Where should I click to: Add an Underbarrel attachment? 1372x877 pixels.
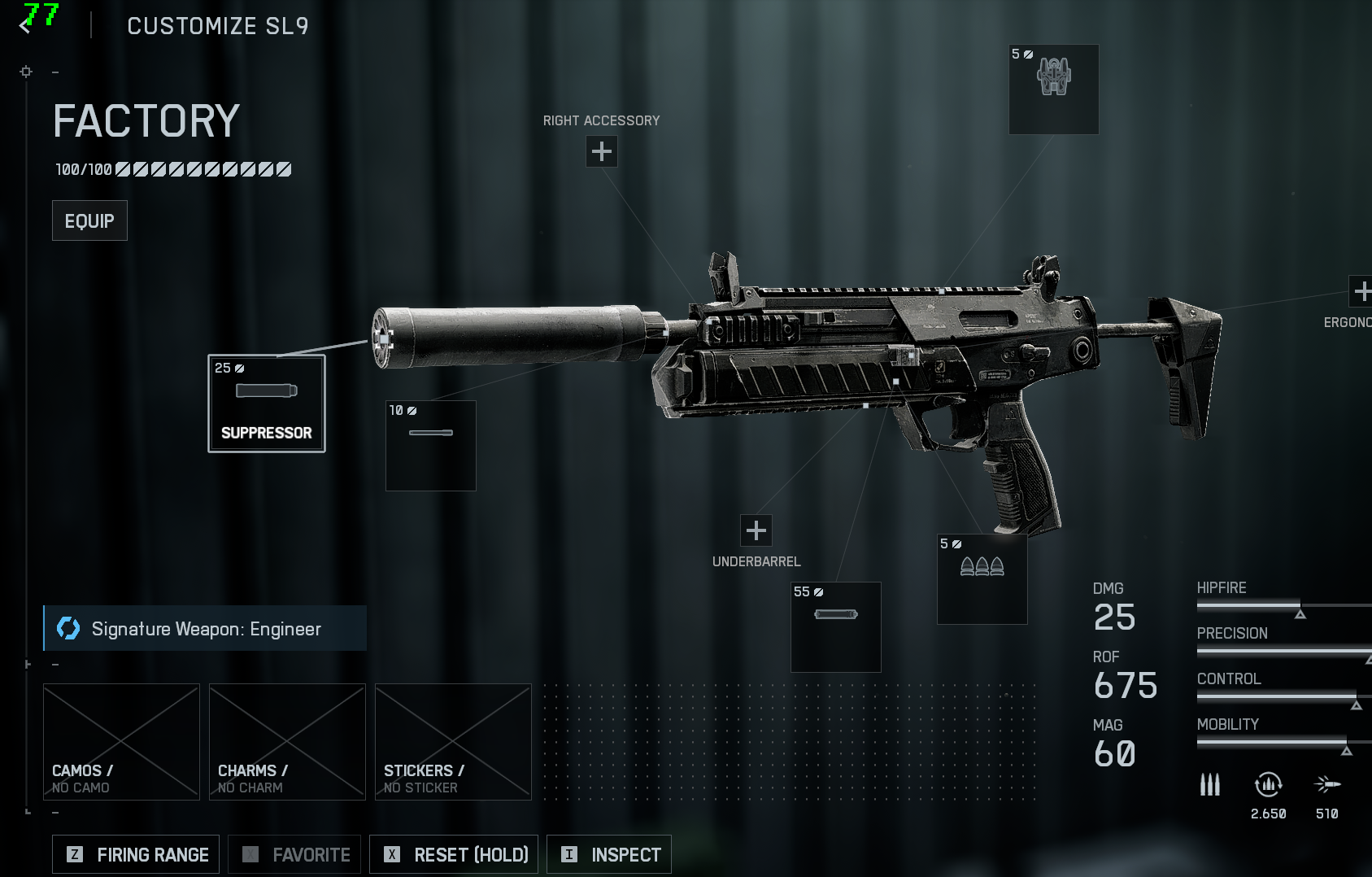pos(756,530)
